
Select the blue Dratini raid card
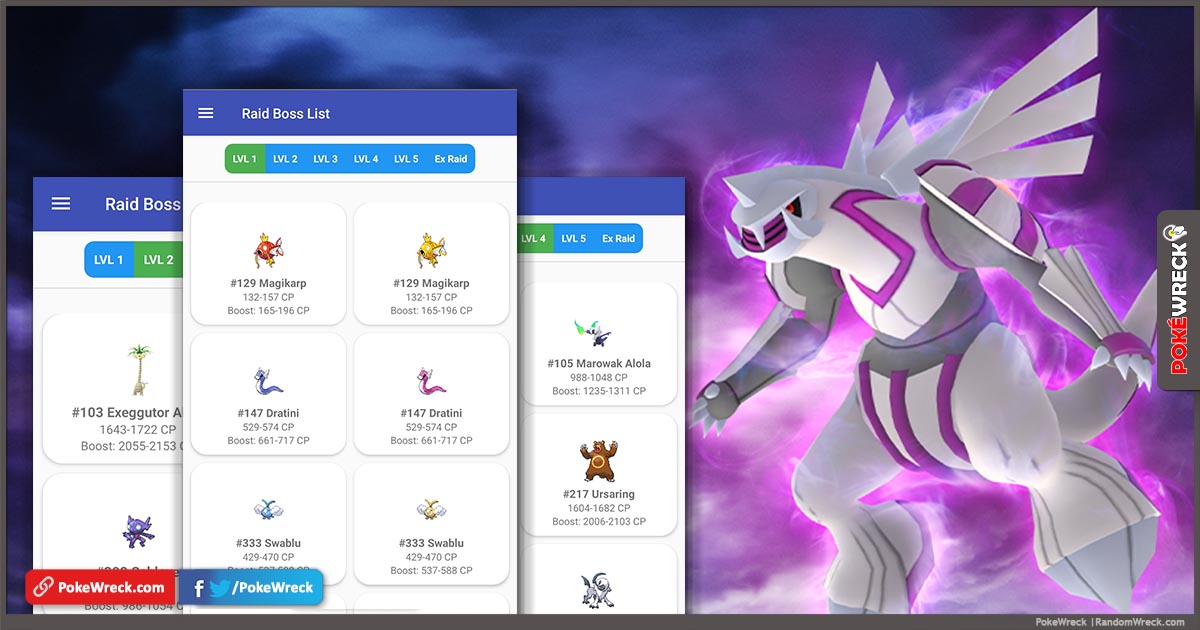tap(268, 394)
